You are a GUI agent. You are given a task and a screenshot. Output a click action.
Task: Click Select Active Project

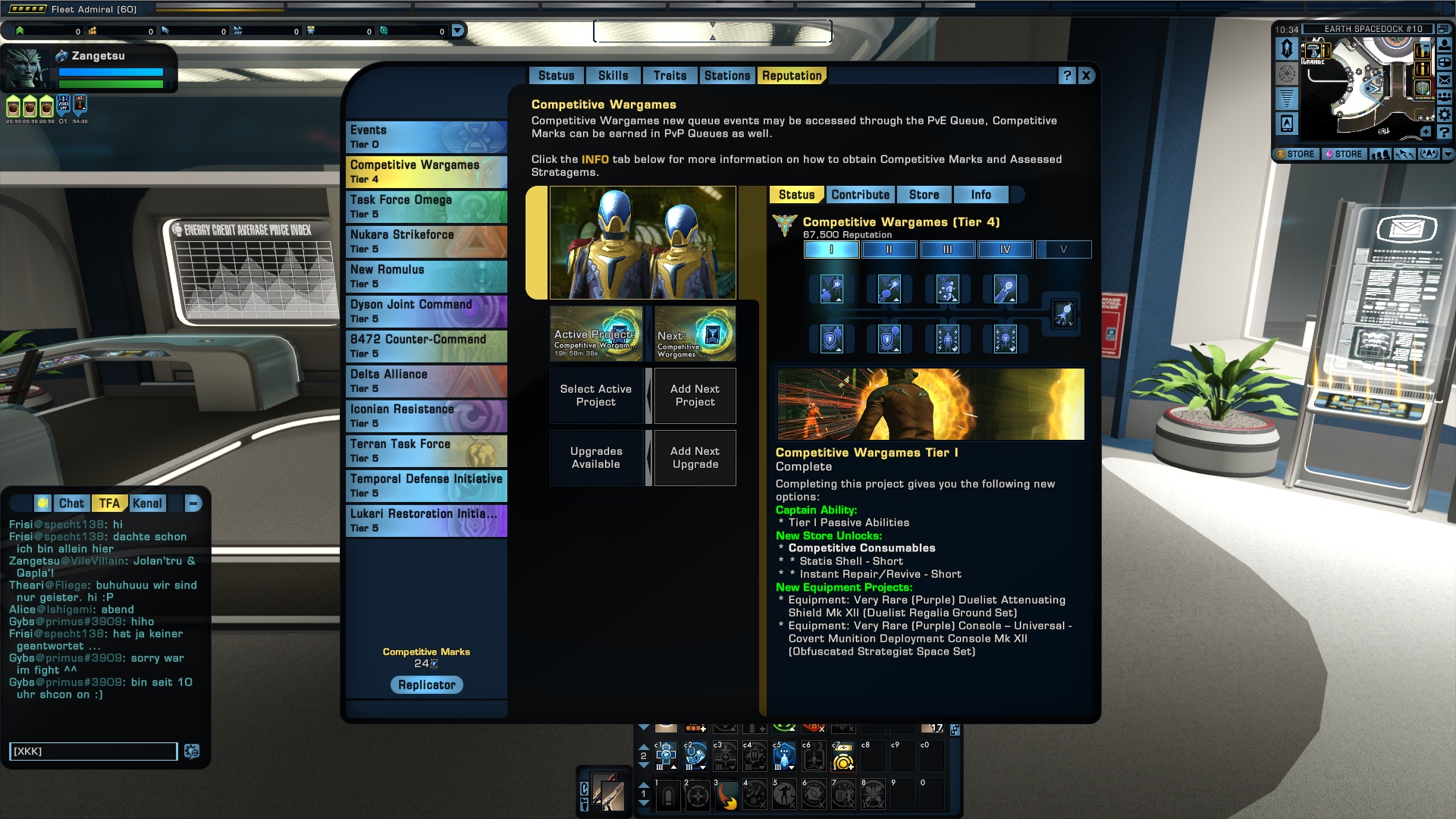[596, 395]
